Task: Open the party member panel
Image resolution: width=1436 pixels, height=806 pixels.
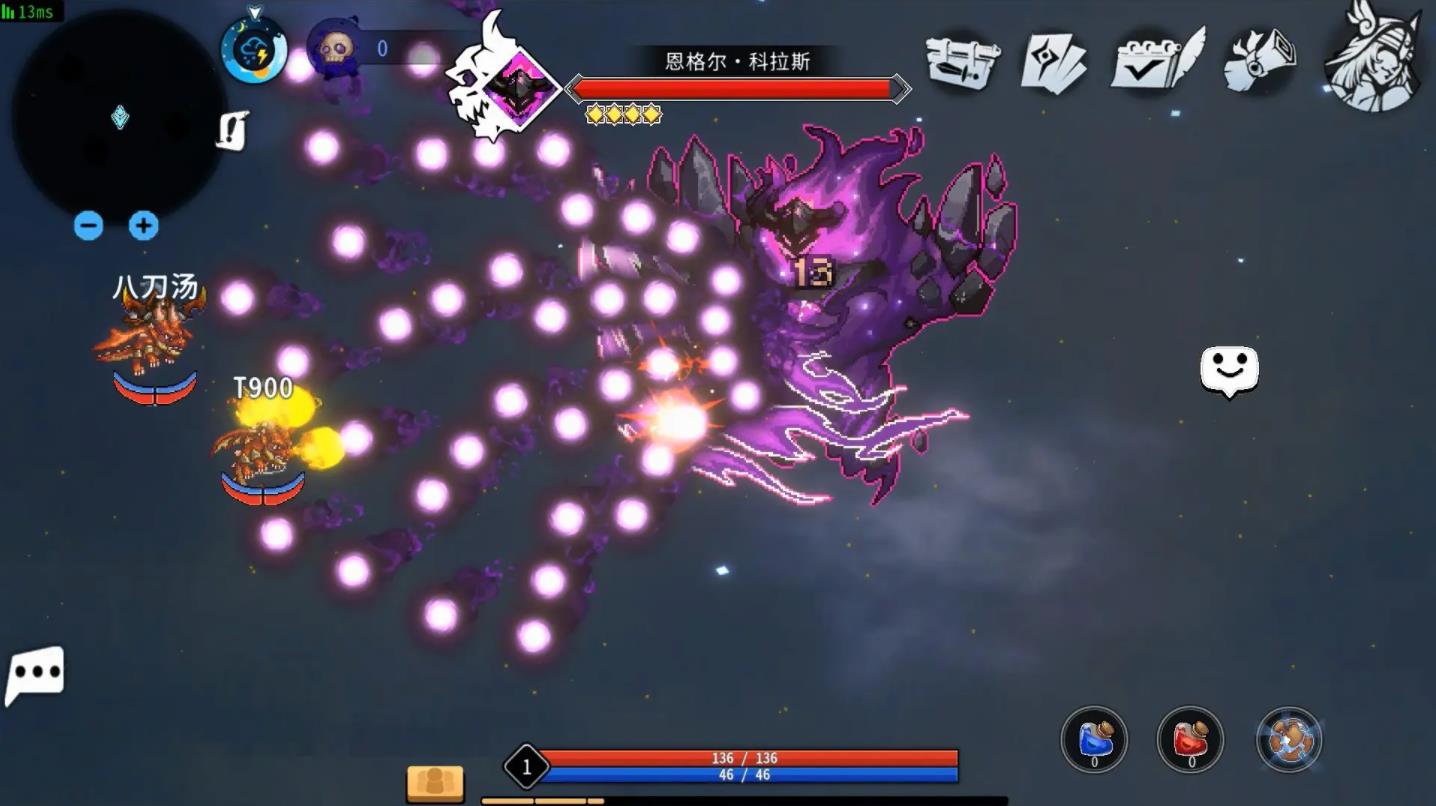Action: click(x=437, y=782)
